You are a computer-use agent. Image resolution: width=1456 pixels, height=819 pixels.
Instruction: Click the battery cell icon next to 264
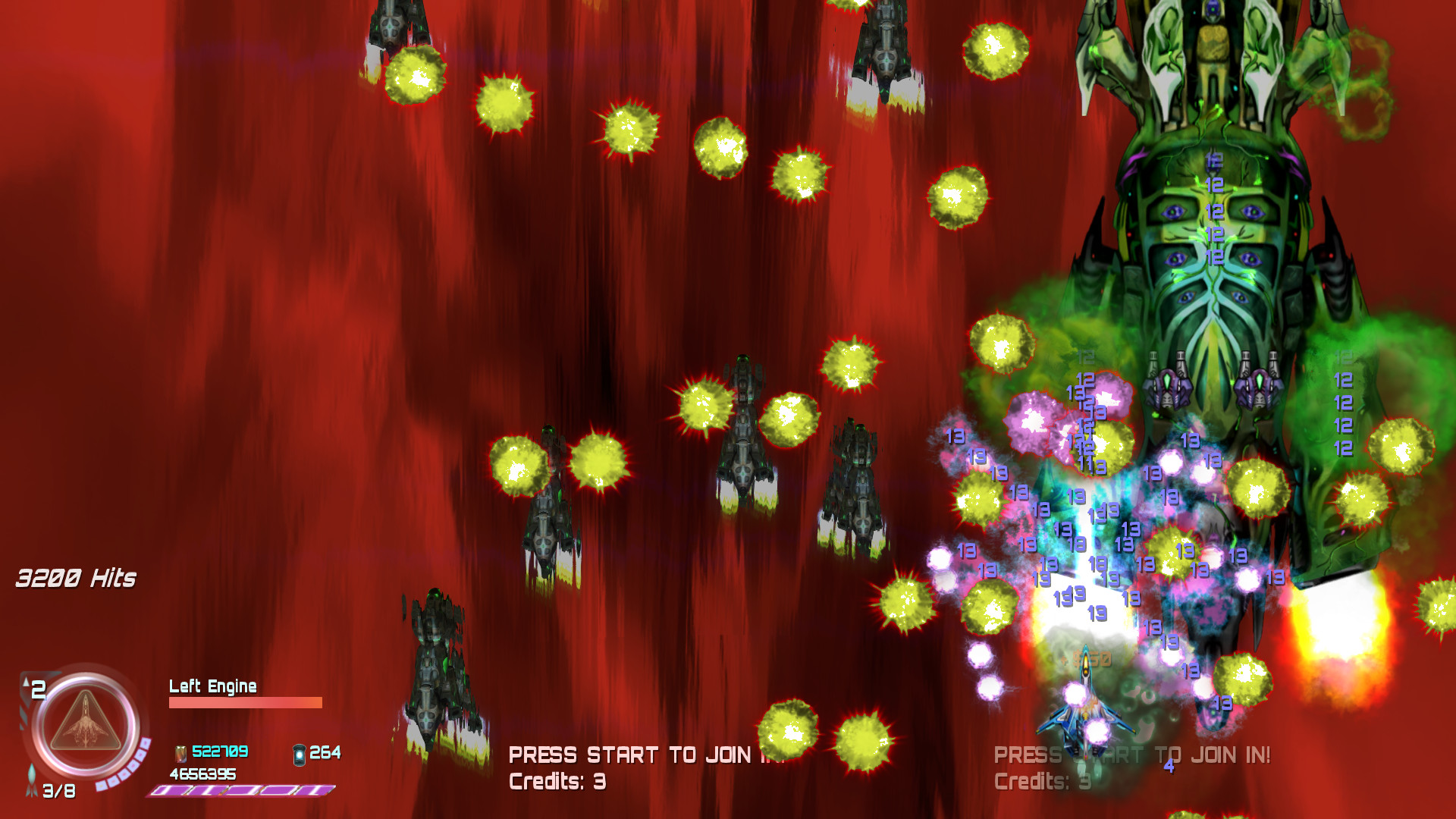point(298,753)
